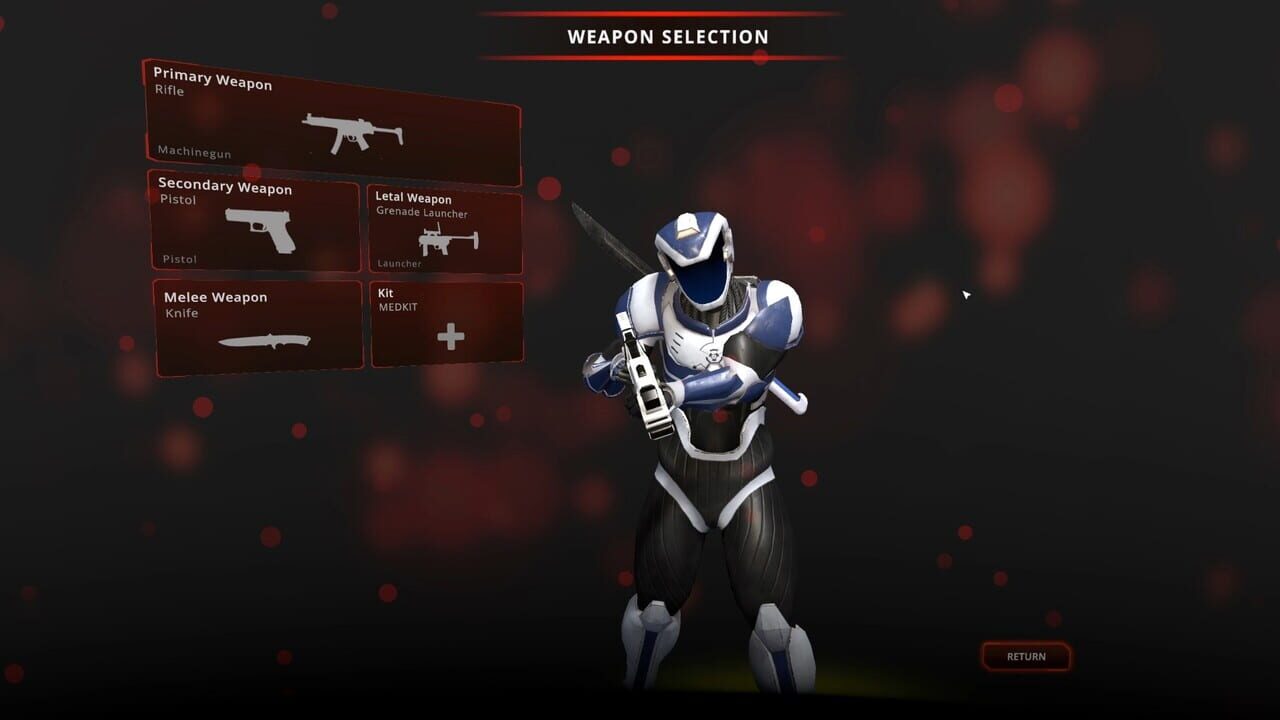Screen dimensions: 1280x720
Task: Click the Weapon Selection header
Action: click(667, 36)
